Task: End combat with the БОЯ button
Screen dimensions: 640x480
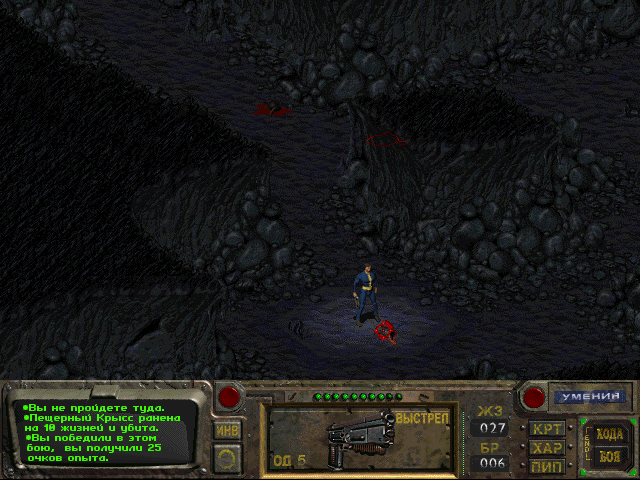Action: [609, 456]
